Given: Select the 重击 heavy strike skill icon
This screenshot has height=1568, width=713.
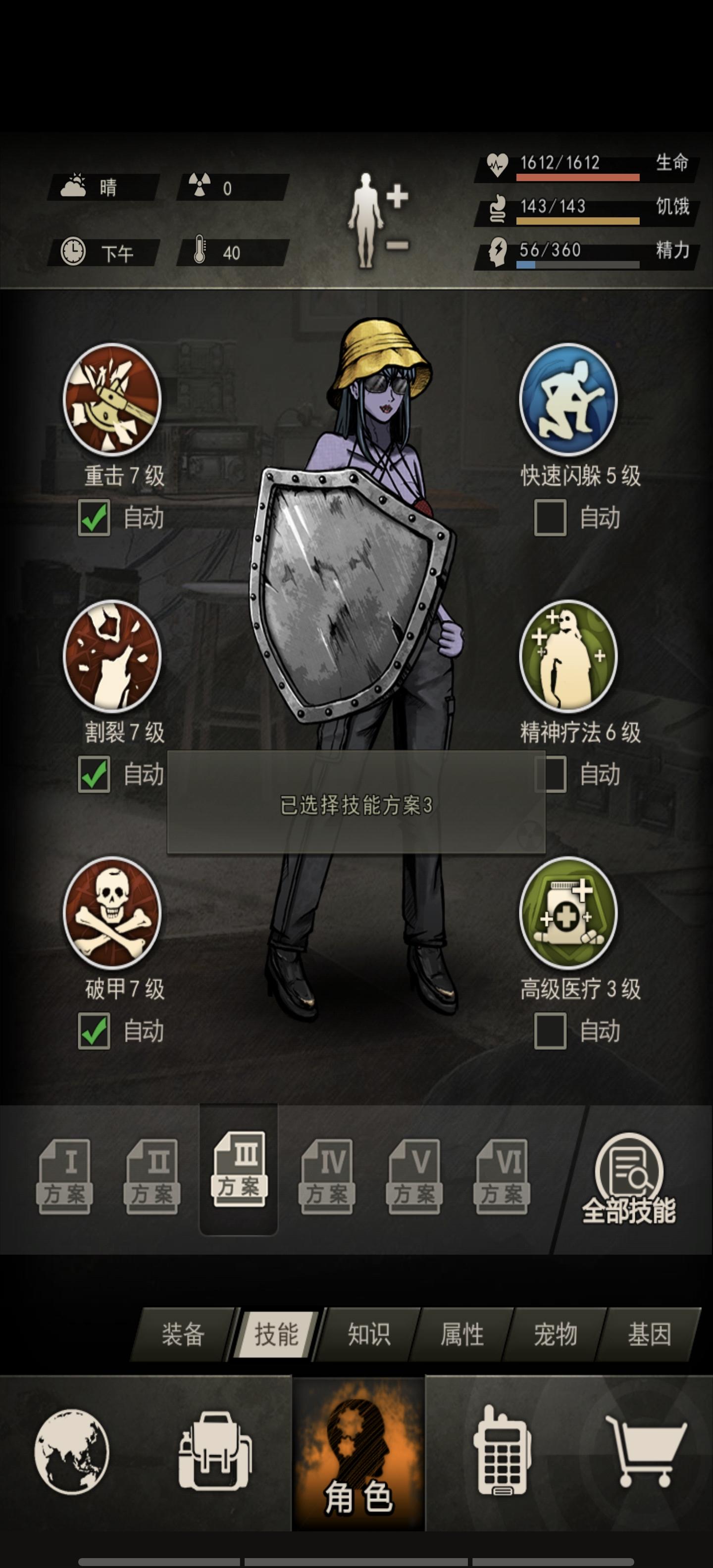Looking at the screenshot, I should click(x=112, y=402).
